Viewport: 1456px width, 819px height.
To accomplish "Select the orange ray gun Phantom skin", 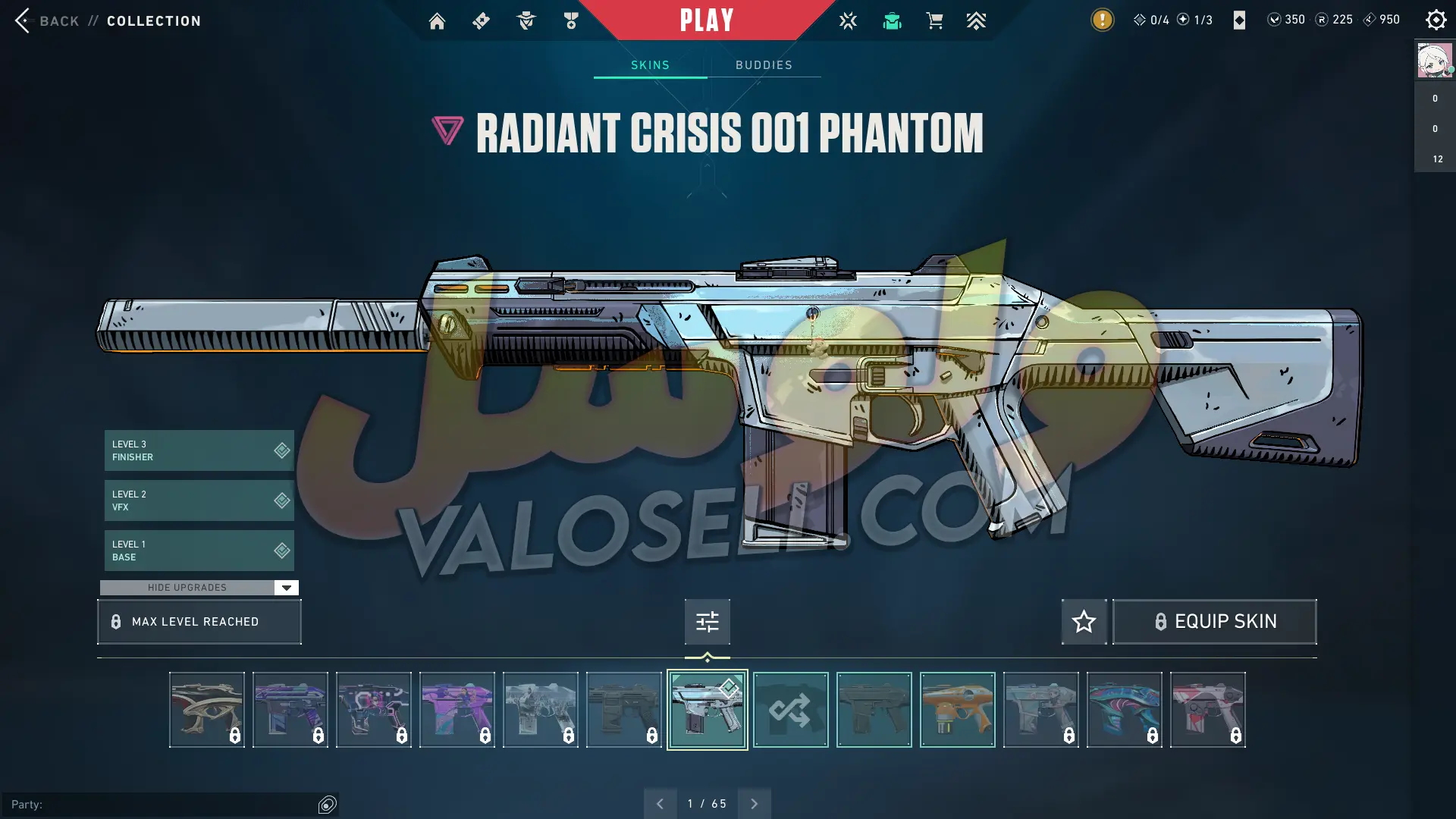I will coord(957,710).
